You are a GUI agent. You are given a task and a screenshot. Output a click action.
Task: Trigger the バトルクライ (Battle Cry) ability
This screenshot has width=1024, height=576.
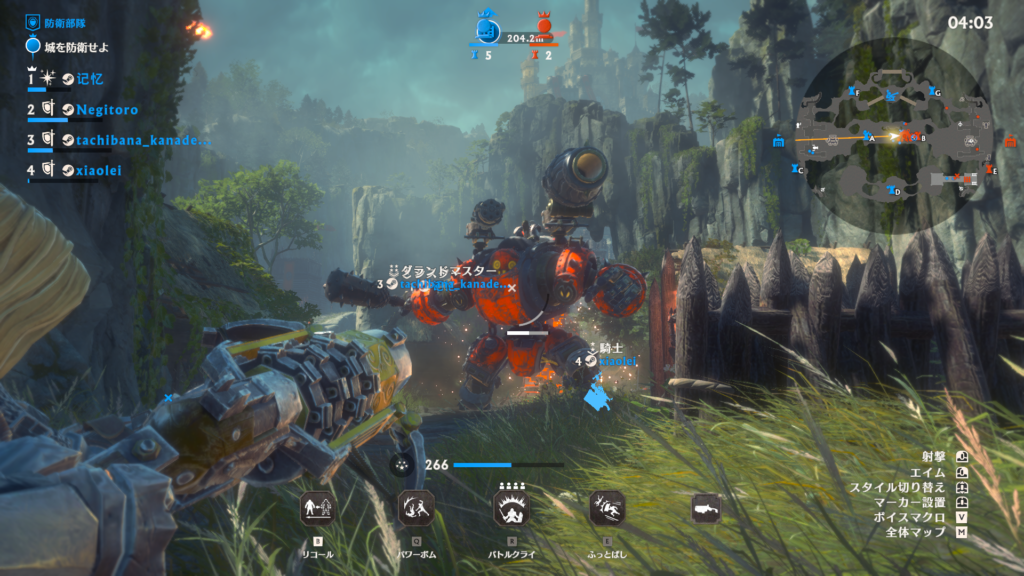pos(511,508)
